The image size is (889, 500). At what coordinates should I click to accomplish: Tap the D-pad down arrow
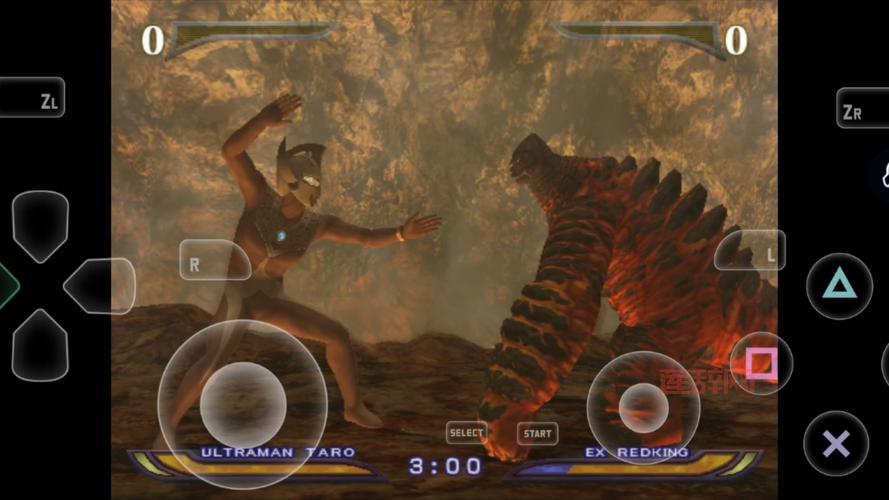41,346
